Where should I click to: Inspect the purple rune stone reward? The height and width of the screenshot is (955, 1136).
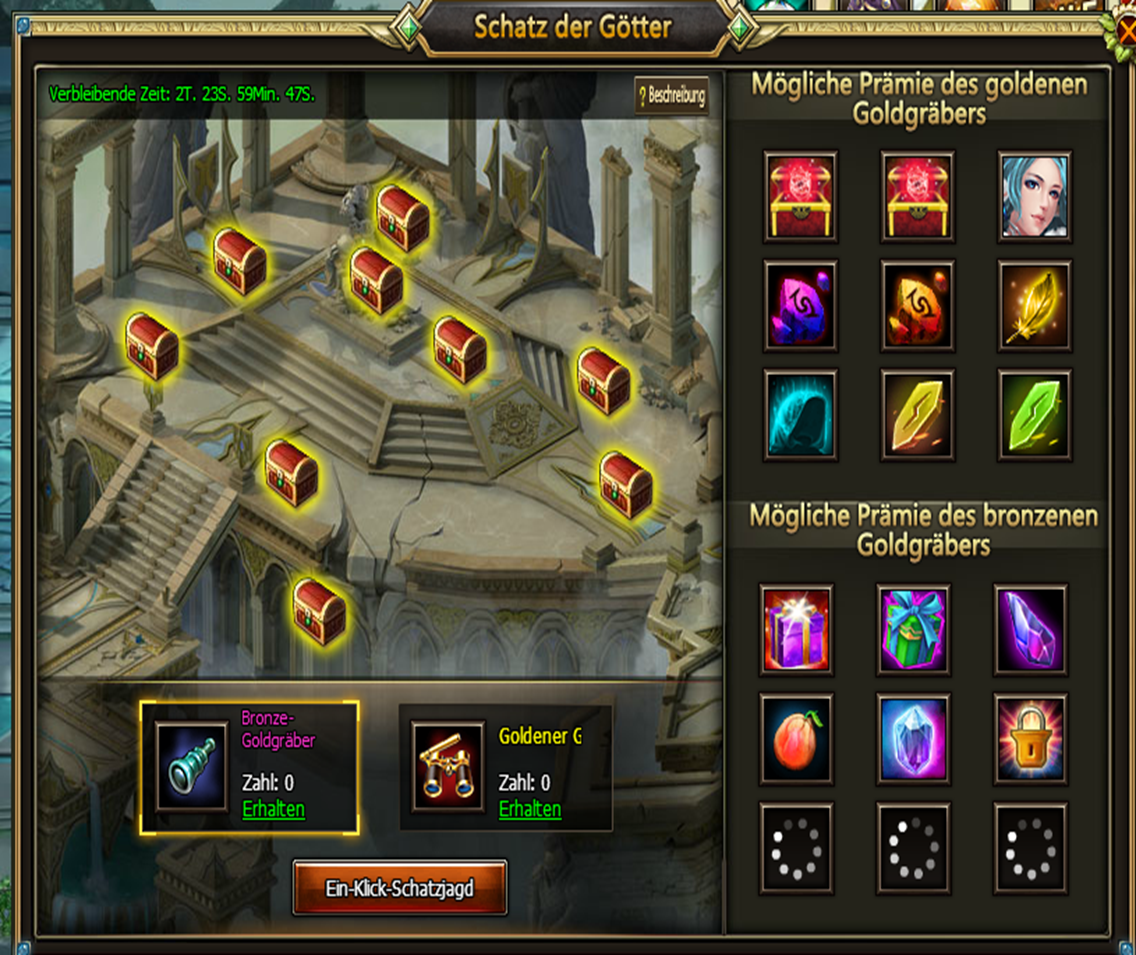point(800,306)
